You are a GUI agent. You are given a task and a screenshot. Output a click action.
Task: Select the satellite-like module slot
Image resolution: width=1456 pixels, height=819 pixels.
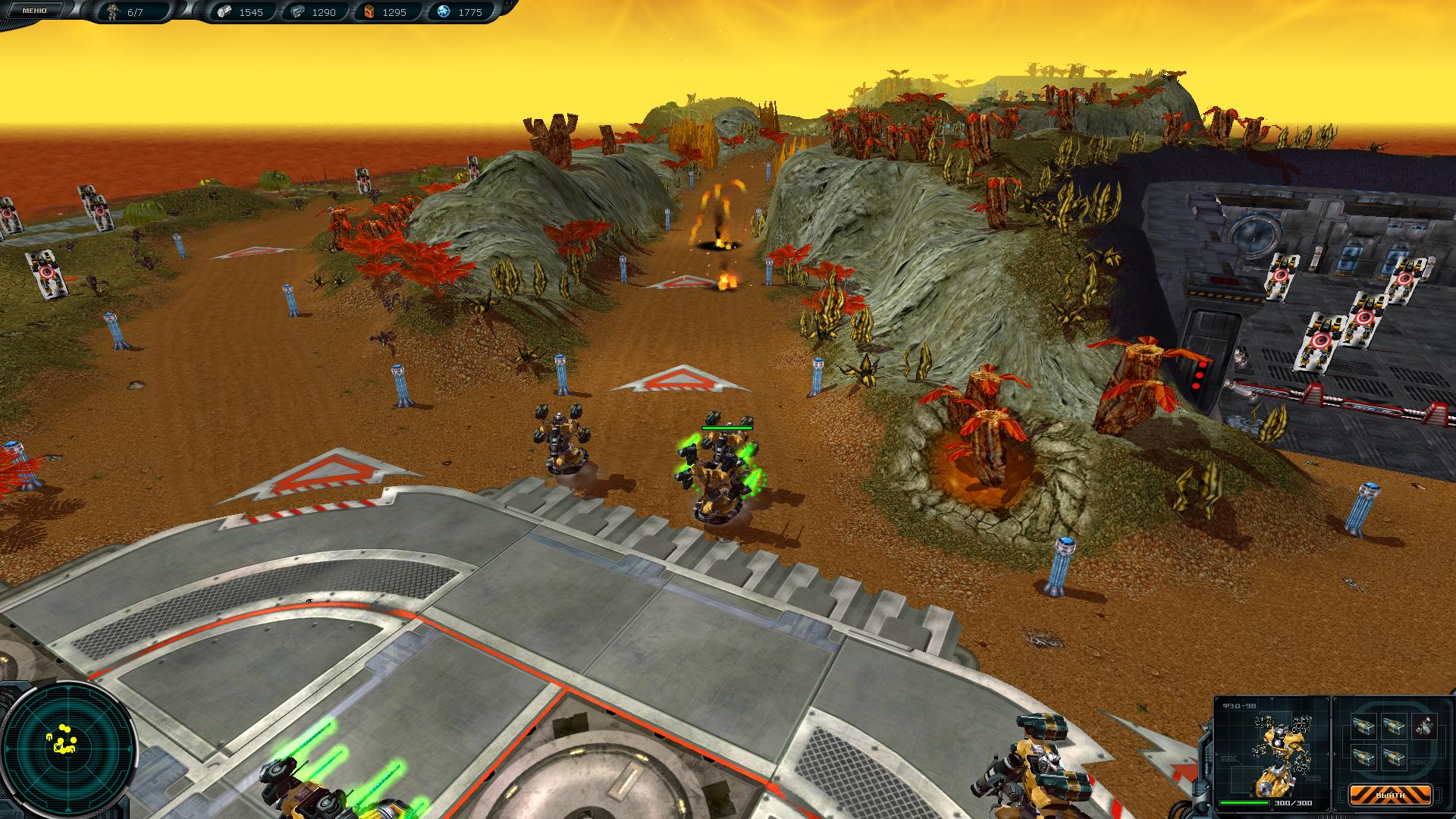1423,727
